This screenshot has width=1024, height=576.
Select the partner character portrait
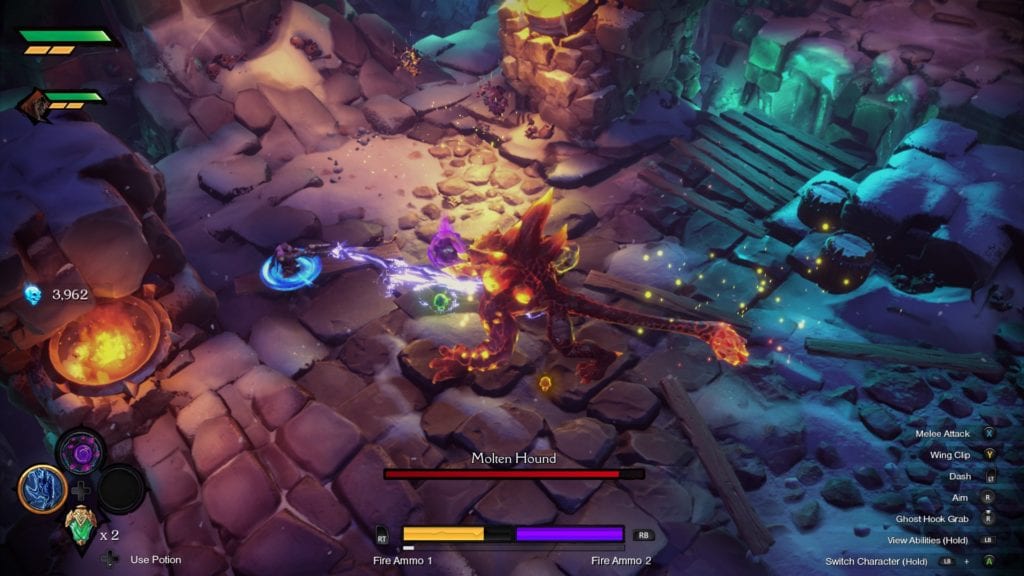33,103
